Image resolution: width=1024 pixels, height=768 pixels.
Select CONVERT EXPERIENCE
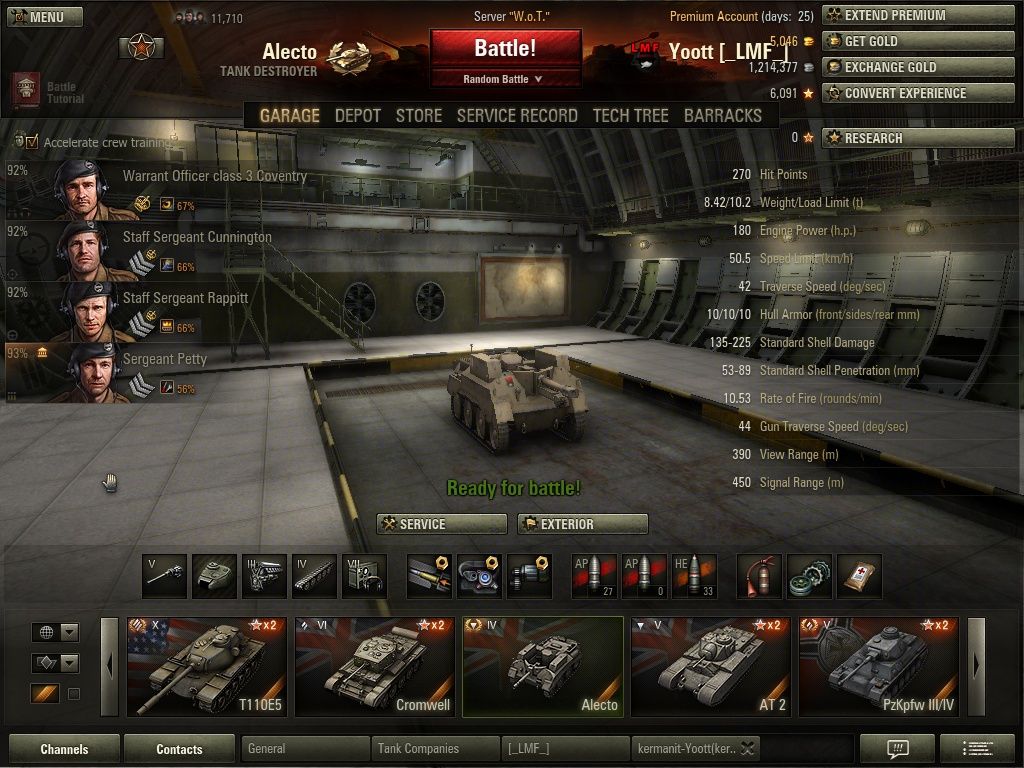point(917,94)
